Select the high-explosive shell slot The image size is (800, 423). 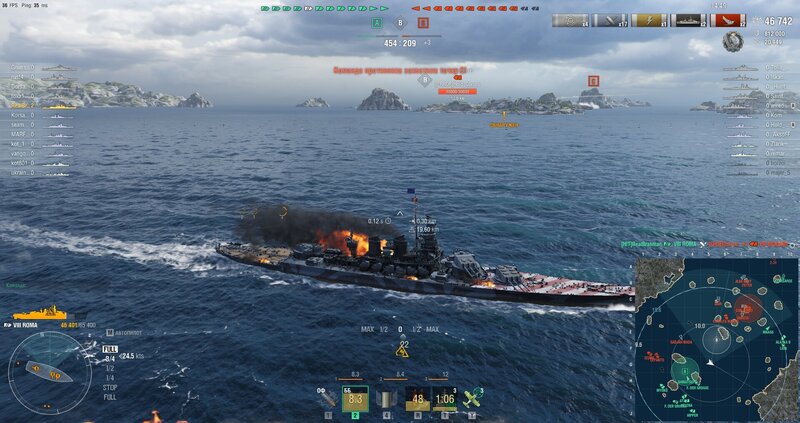coord(328,399)
